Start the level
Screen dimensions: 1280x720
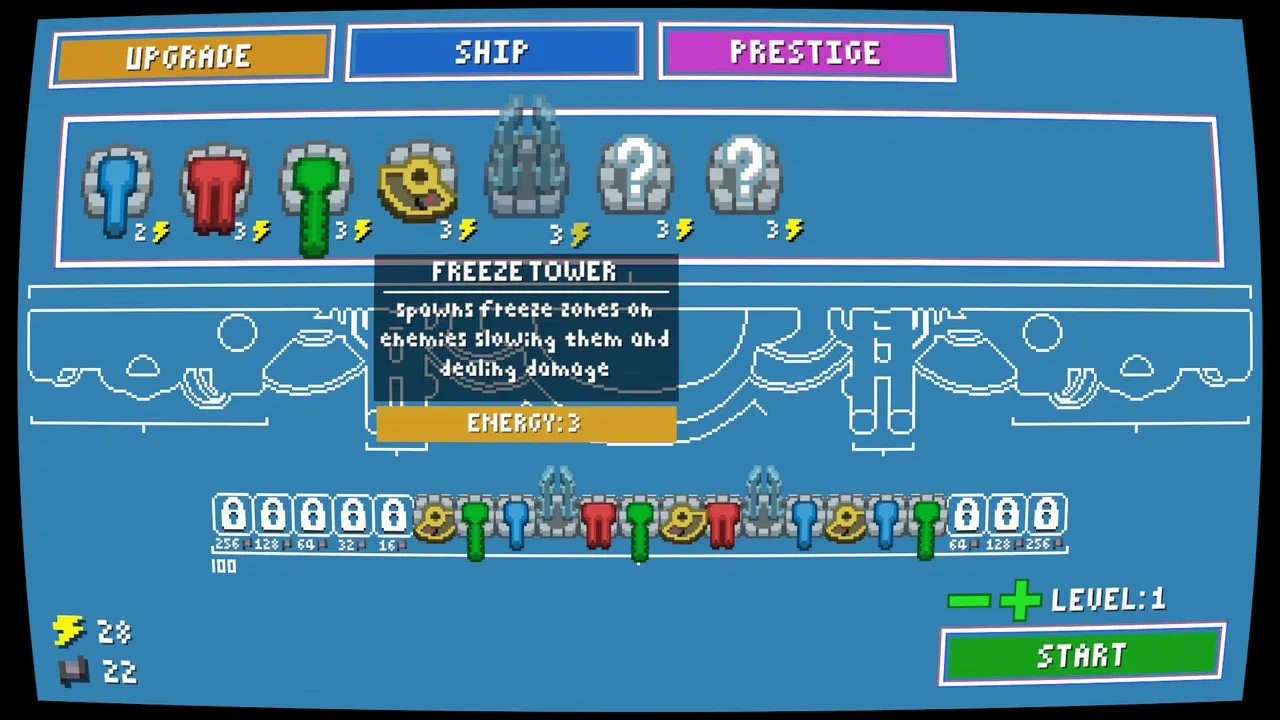click(1082, 655)
